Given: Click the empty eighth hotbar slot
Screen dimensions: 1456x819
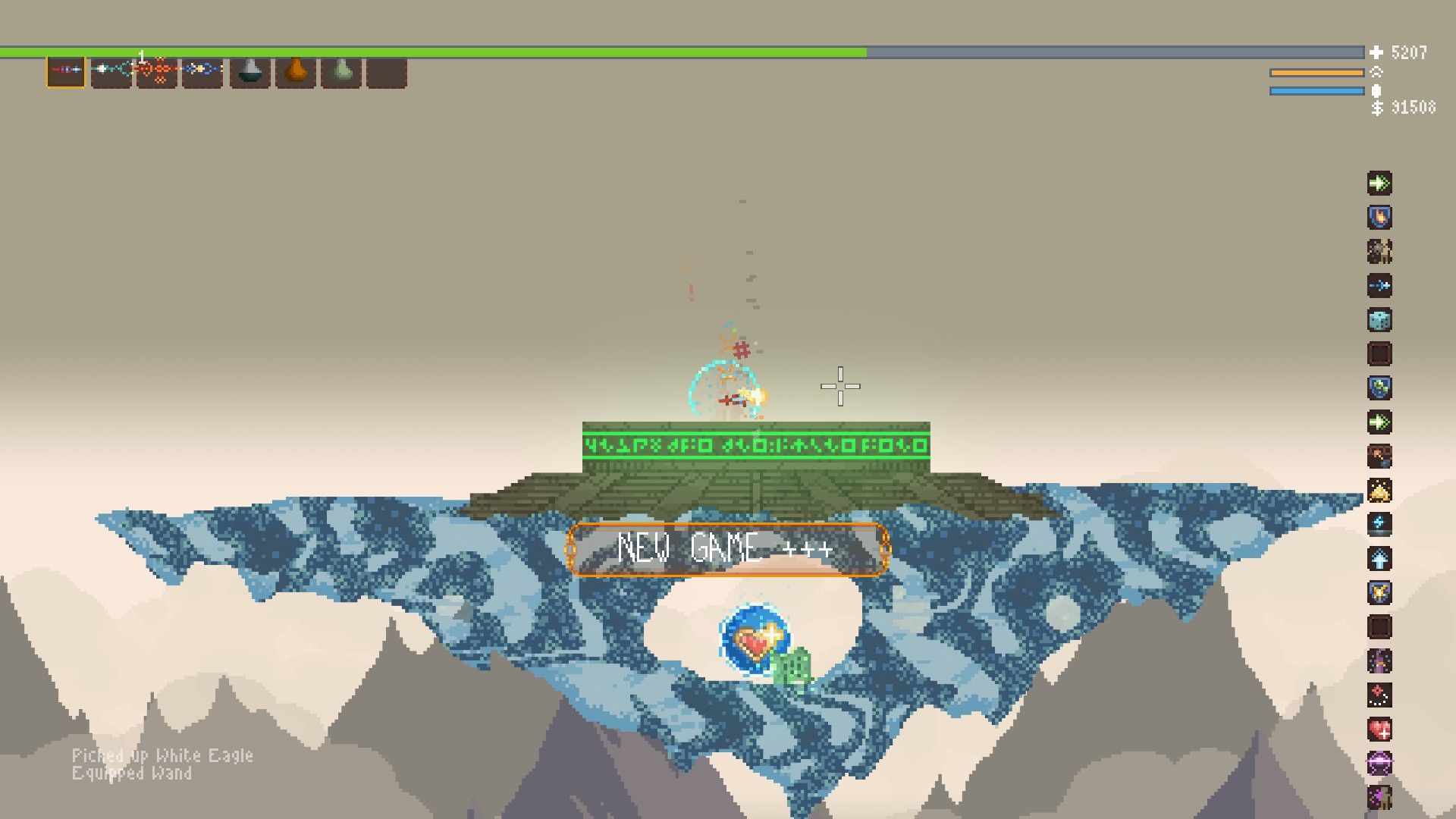Looking at the screenshot, I should (388, 74).
